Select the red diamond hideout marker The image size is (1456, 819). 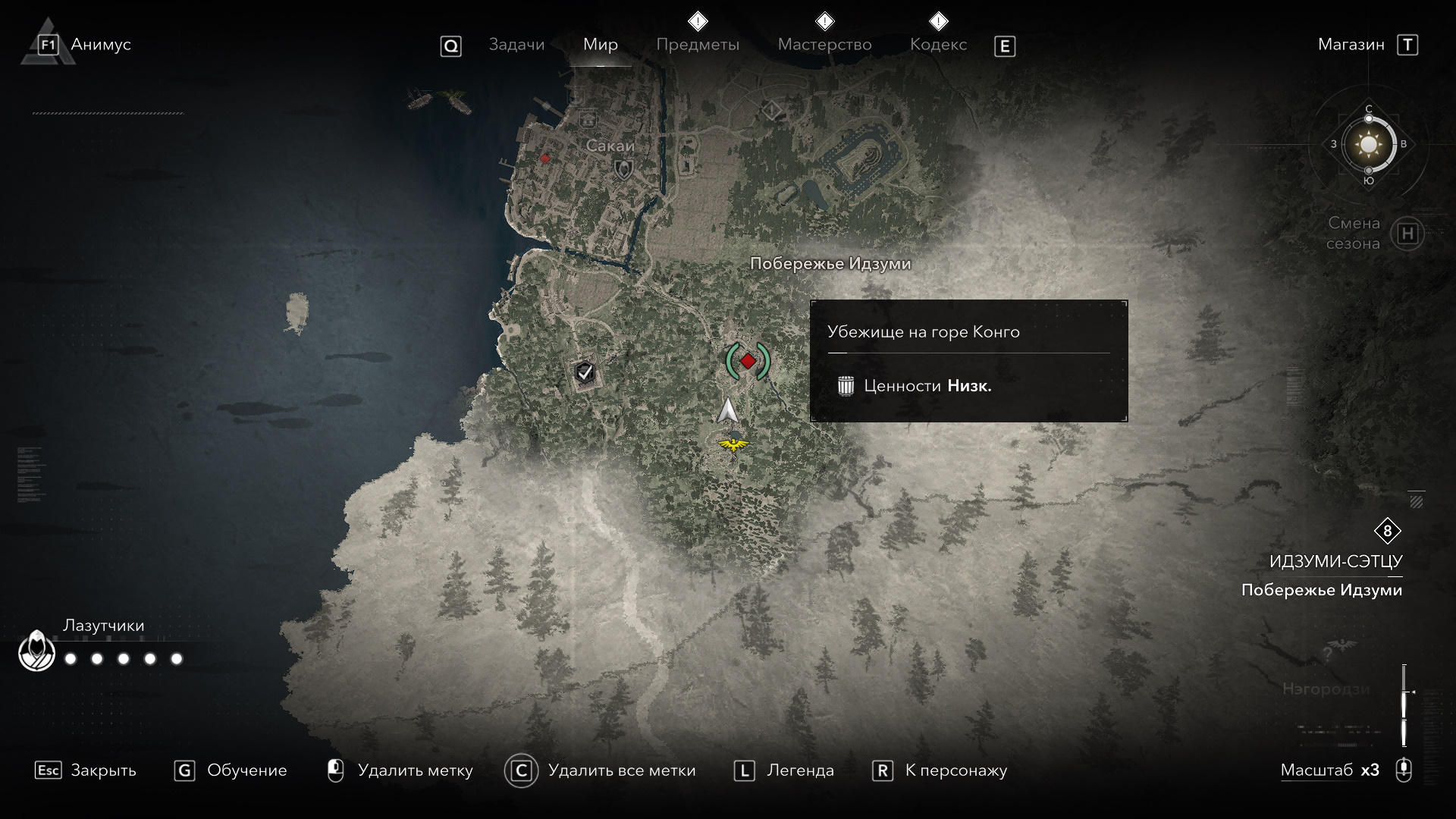[748, 361]
